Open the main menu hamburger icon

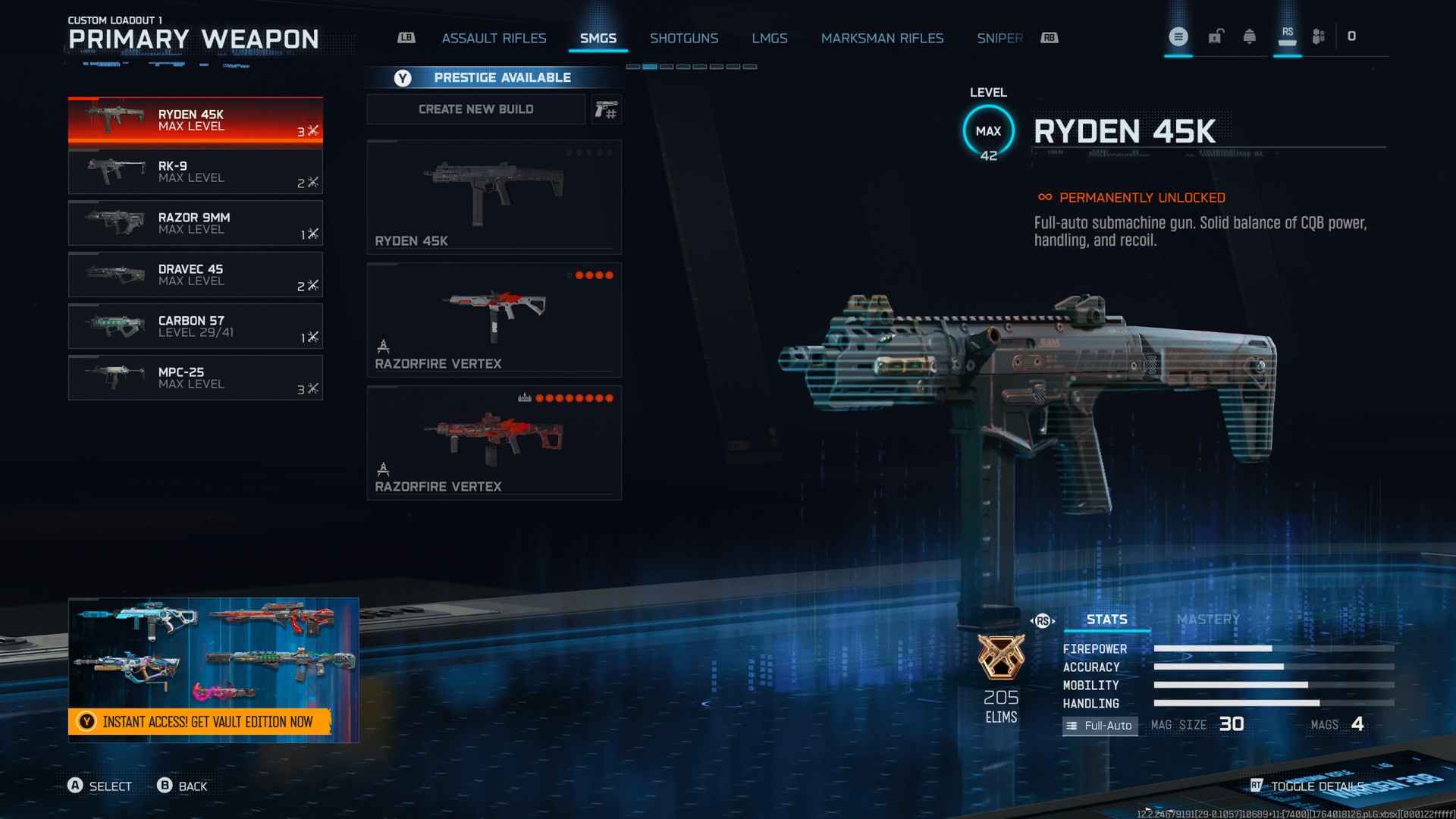click(1178, 36)
